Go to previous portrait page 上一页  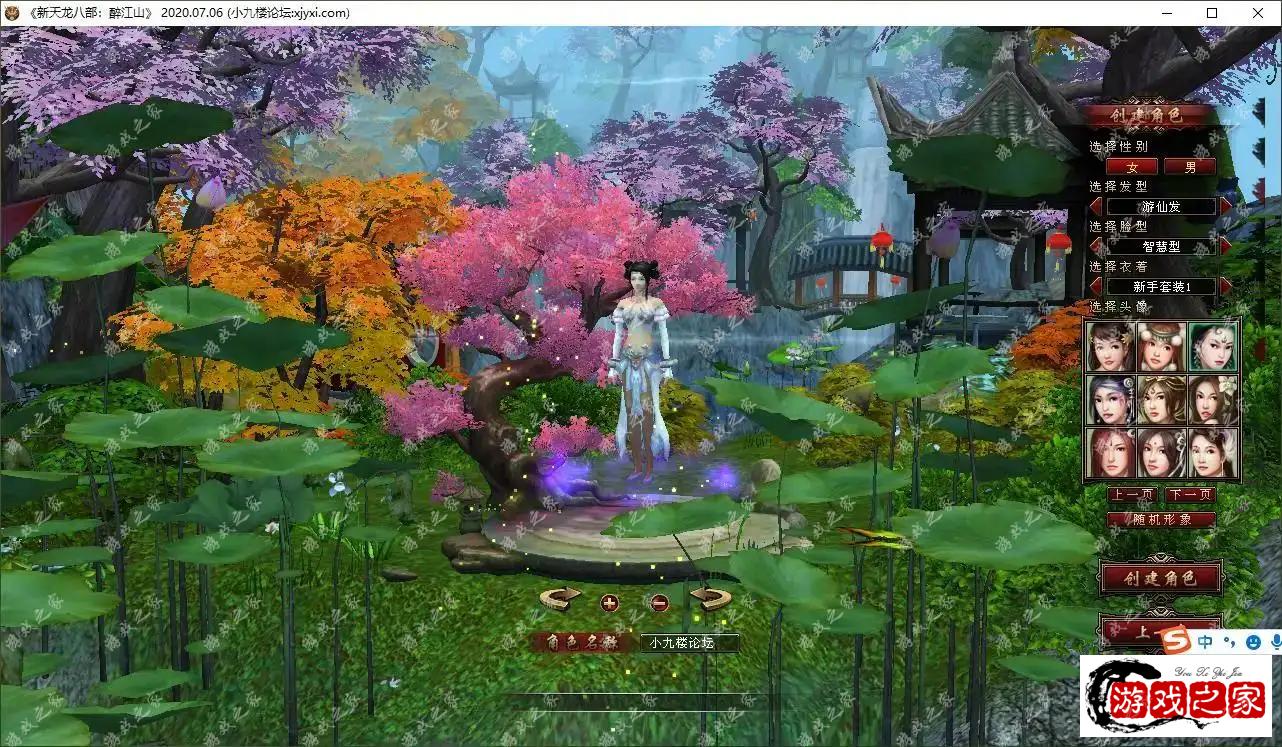click(x=1132, y=495)
